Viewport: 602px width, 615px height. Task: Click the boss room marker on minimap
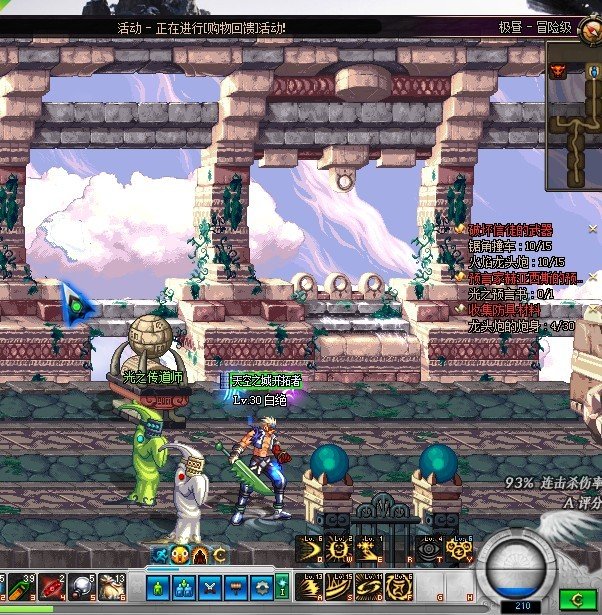pyautogui.click(x=558, y=70)
